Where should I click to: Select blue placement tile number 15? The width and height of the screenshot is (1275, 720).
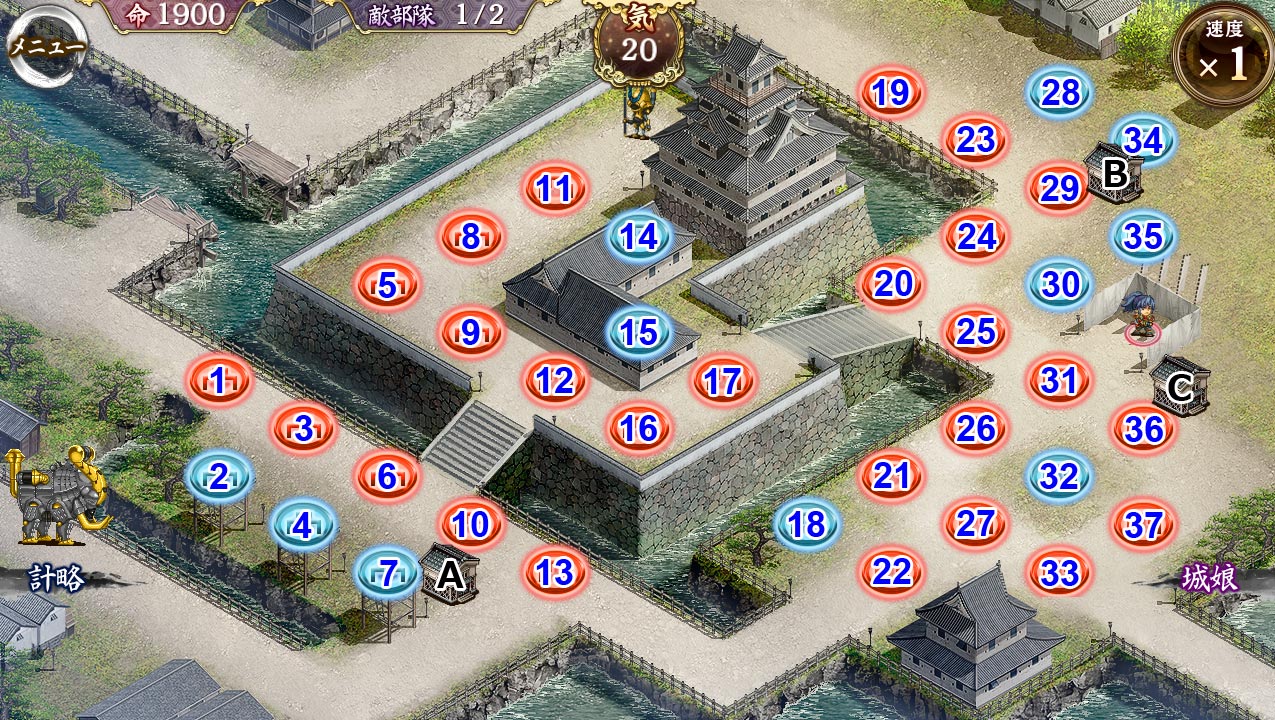pyautogui.click(x=639, y=332)
